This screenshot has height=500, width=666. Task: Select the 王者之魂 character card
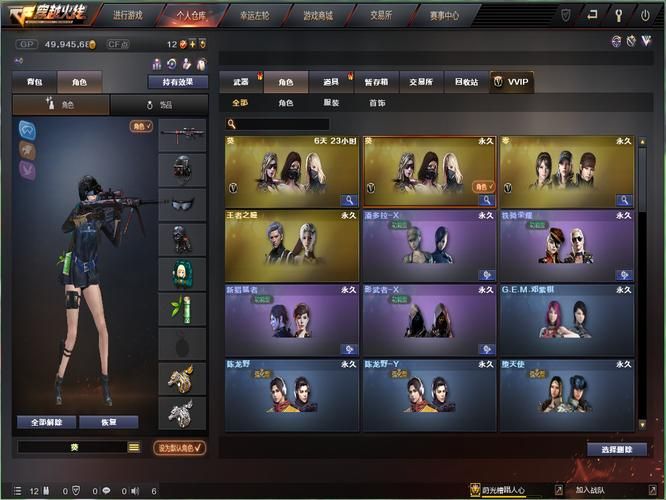pos(292,245)
